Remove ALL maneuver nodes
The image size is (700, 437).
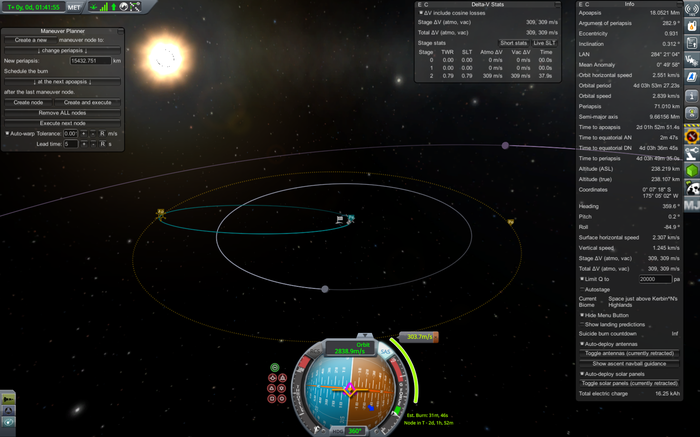(64, 112)
